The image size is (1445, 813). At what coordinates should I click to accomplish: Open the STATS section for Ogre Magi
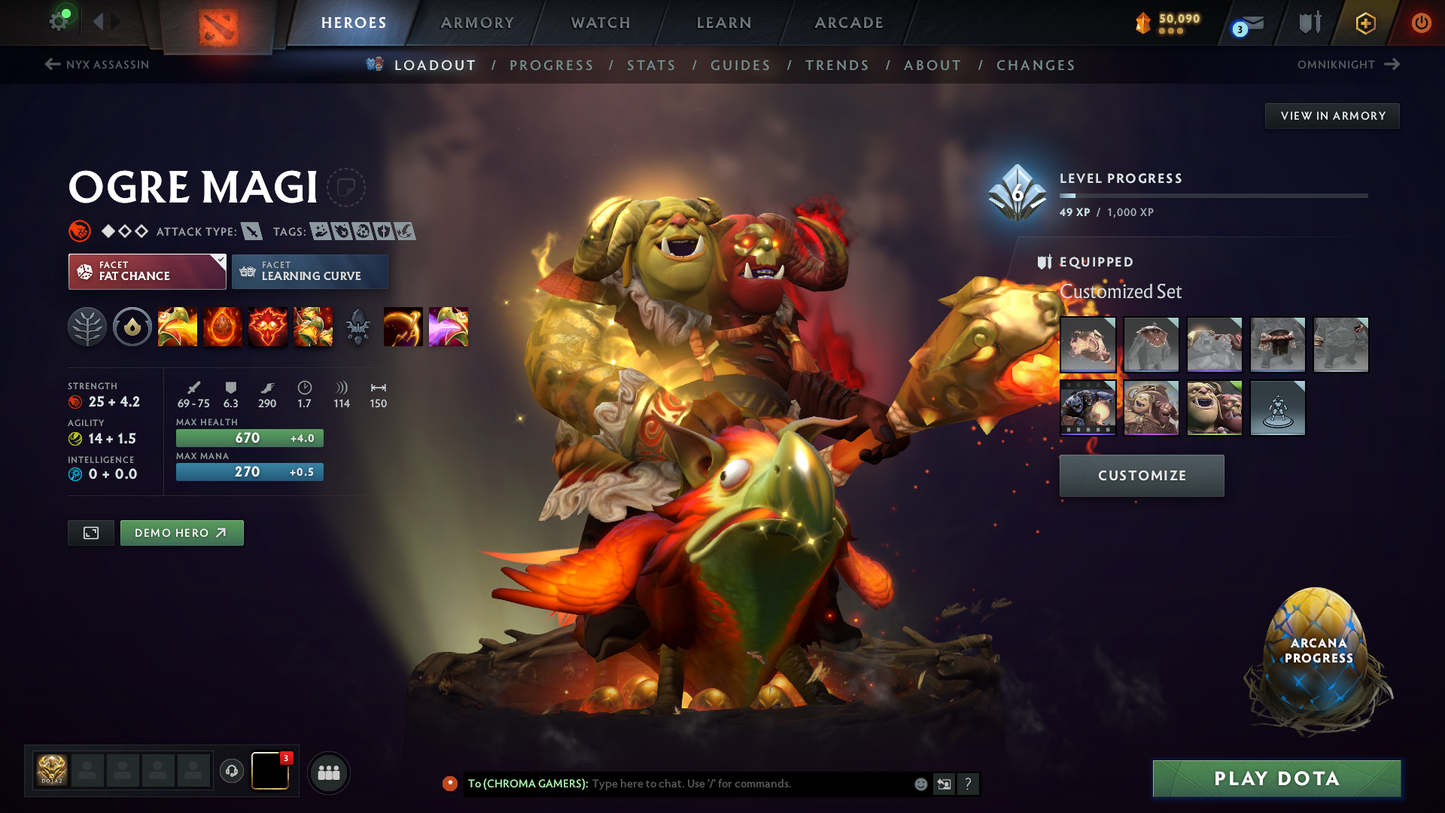(x=651, y=64)
